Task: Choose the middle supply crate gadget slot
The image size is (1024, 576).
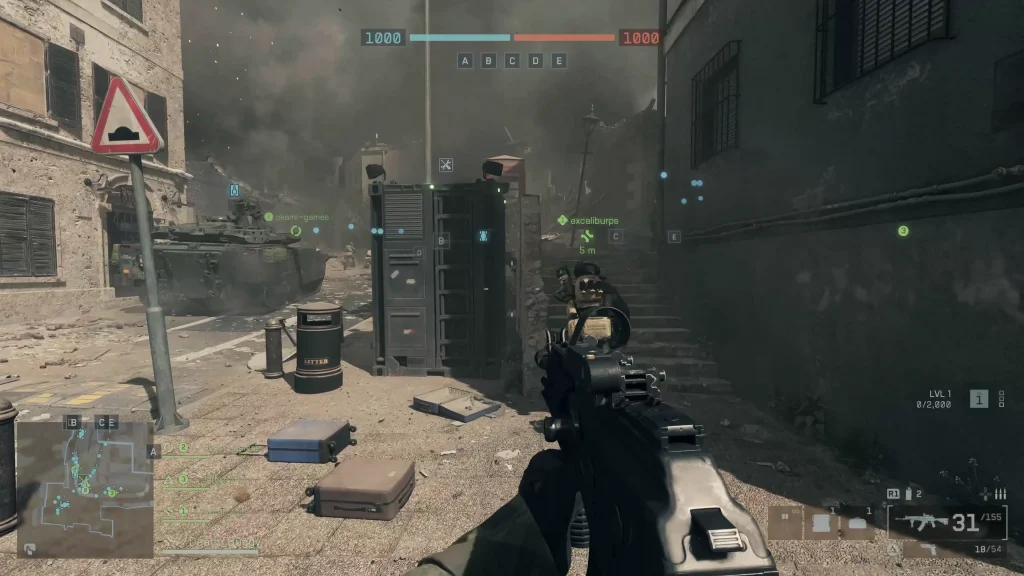Action: pyautogui.click(x=820, y=522)
